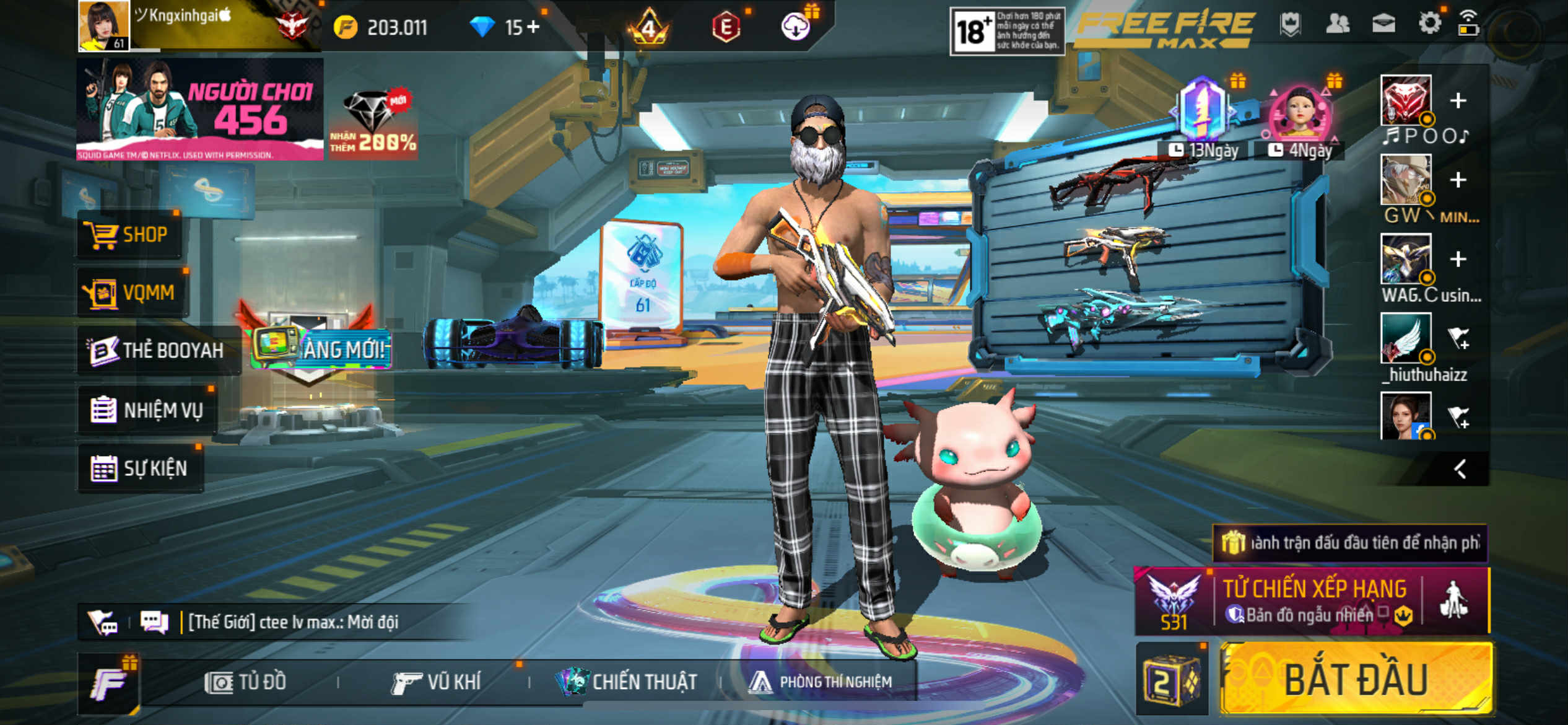Open the Người Chơi 456 event banner
Viewport: 1568px width, 725px height.
click(x=199, y=109)
